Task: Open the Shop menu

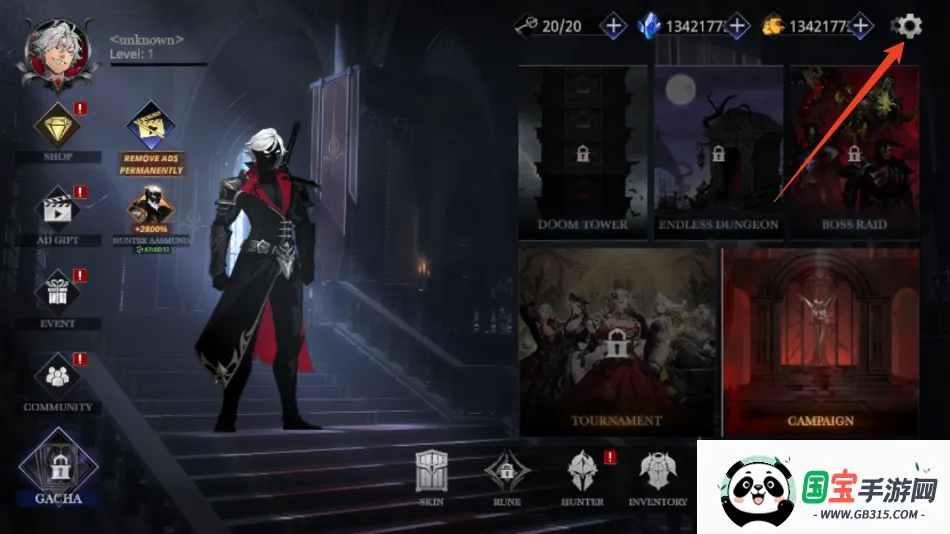Action: [x=58, y=129]
